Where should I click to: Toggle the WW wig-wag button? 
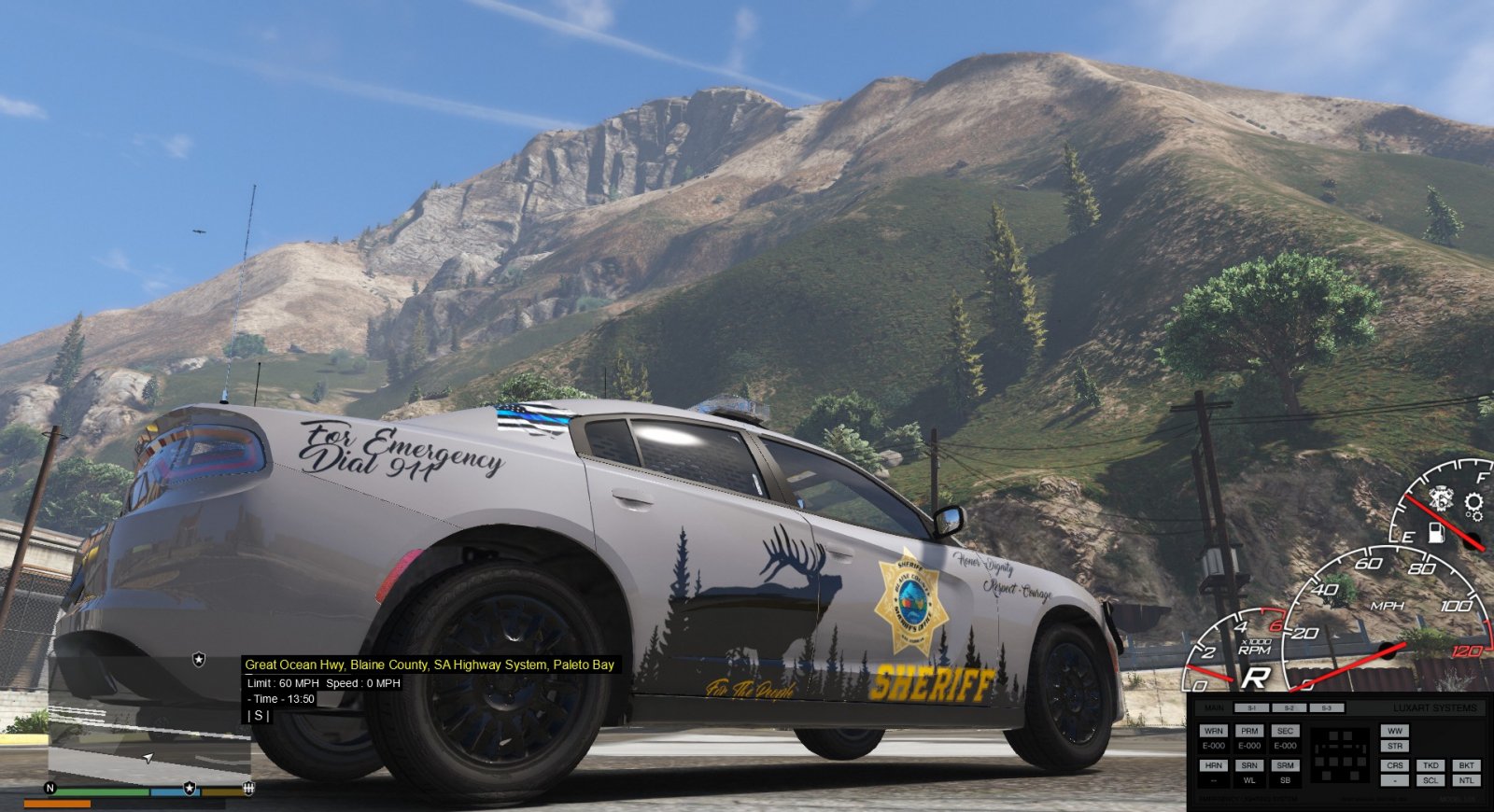coord(1395,731)
